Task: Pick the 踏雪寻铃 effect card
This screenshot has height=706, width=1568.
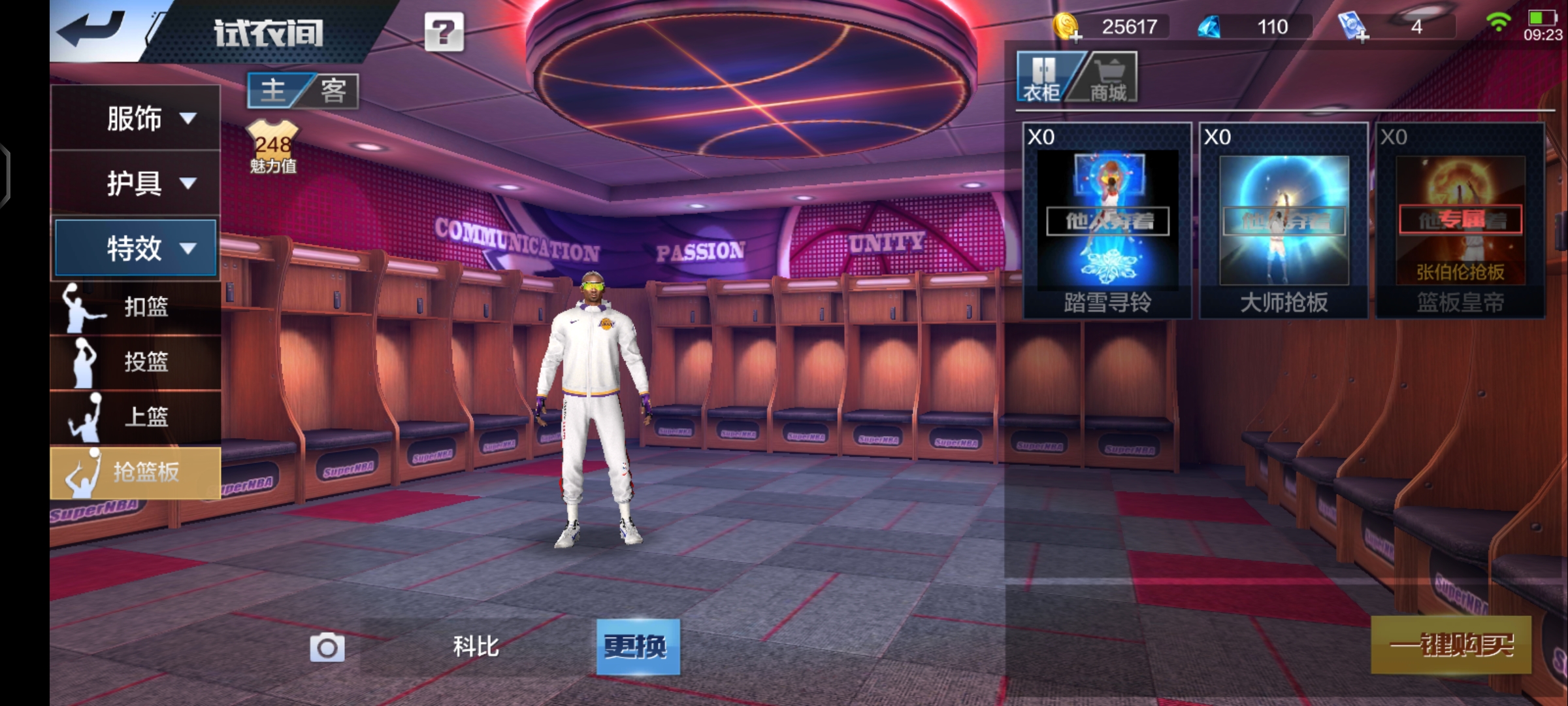Action: [1107, 221]
